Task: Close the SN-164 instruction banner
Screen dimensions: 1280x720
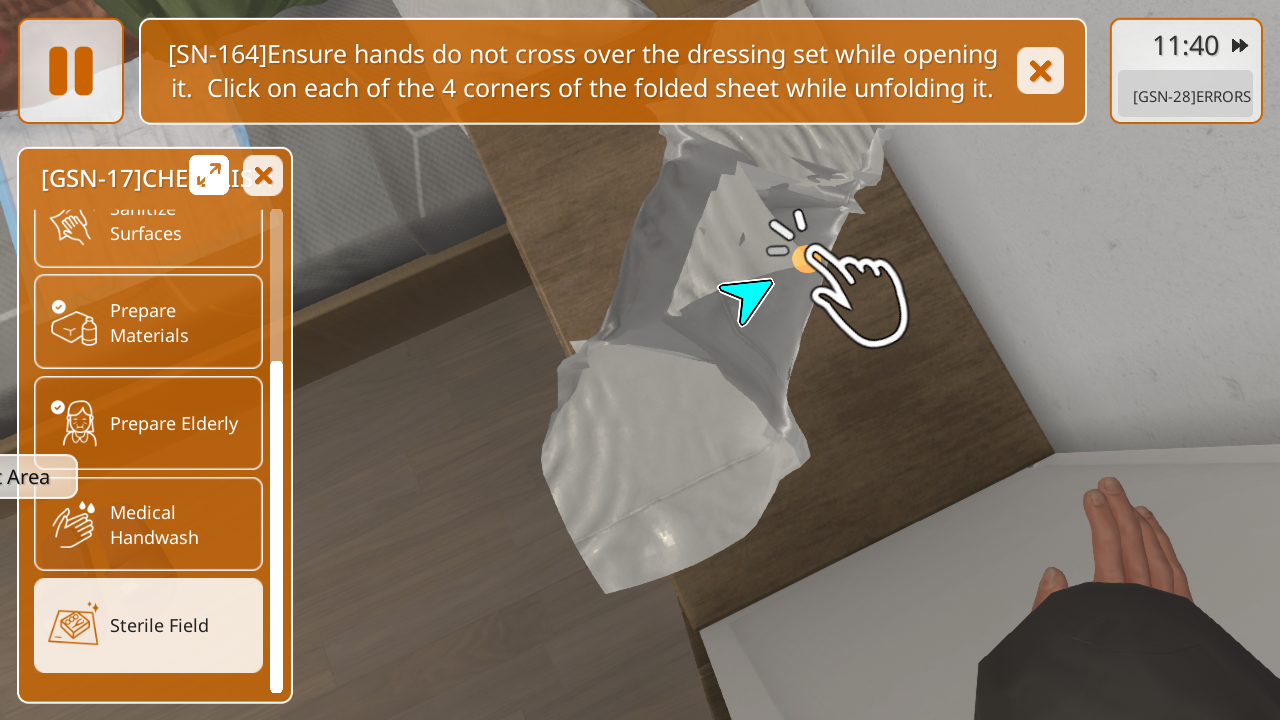Action: point(1040,71)
